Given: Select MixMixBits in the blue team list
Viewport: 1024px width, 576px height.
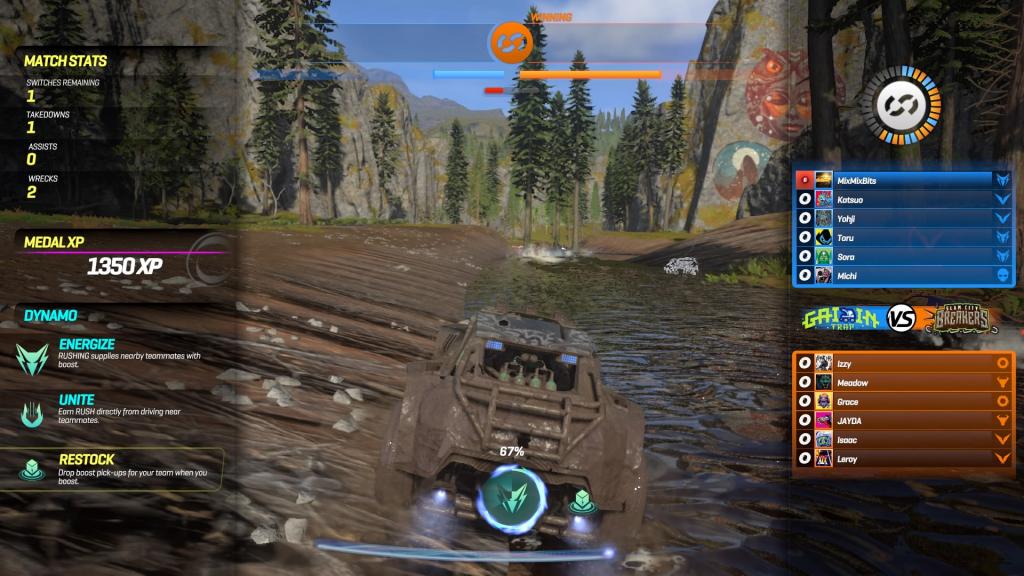Looking at the screenshot, I should click(905, 180).
